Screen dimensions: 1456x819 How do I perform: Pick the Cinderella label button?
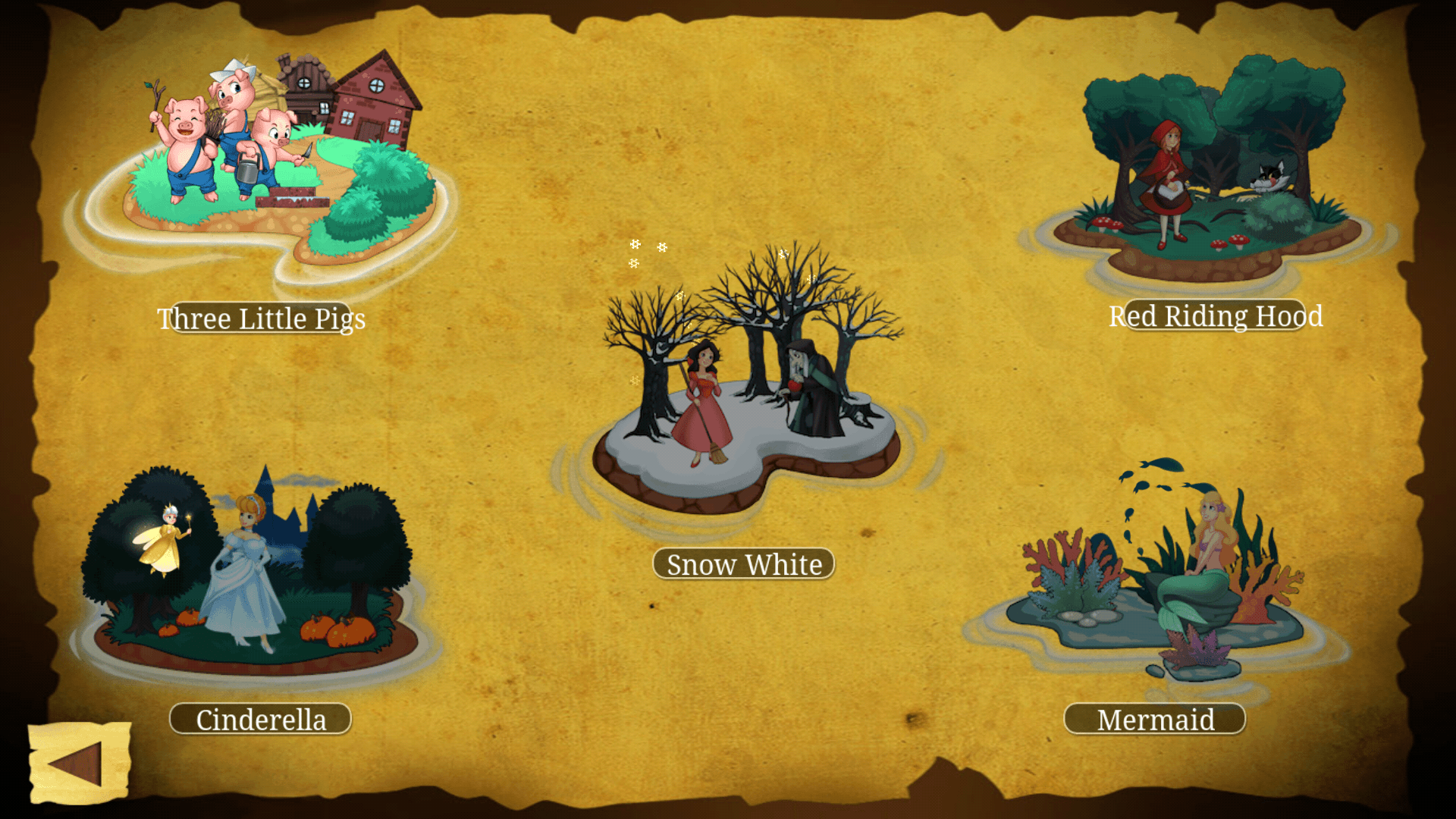(x=261, y=719)
